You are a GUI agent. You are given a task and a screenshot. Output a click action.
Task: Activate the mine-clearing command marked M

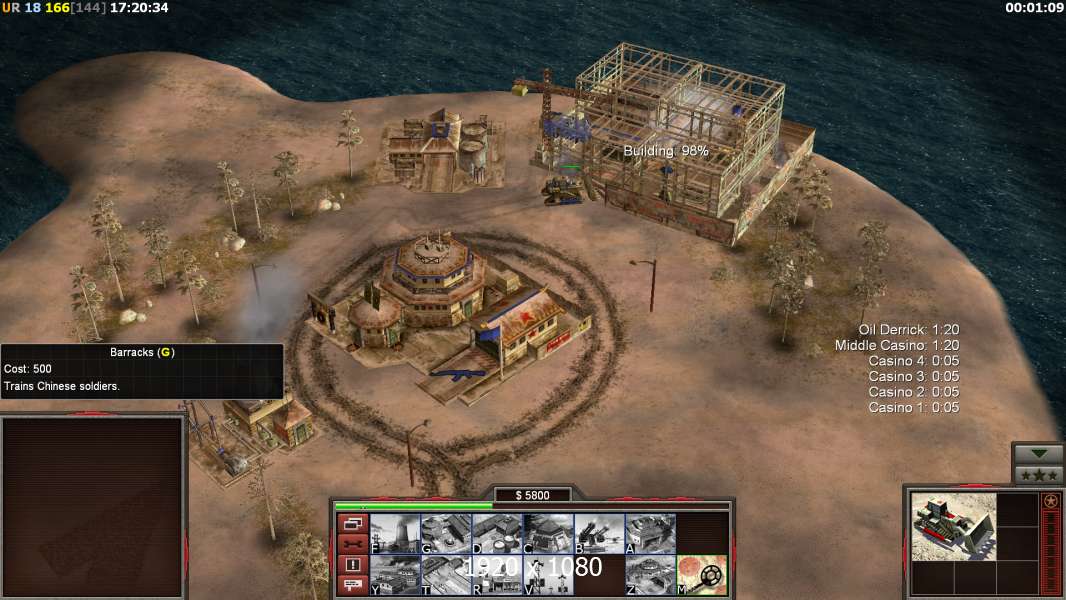(x=702, y=575)
